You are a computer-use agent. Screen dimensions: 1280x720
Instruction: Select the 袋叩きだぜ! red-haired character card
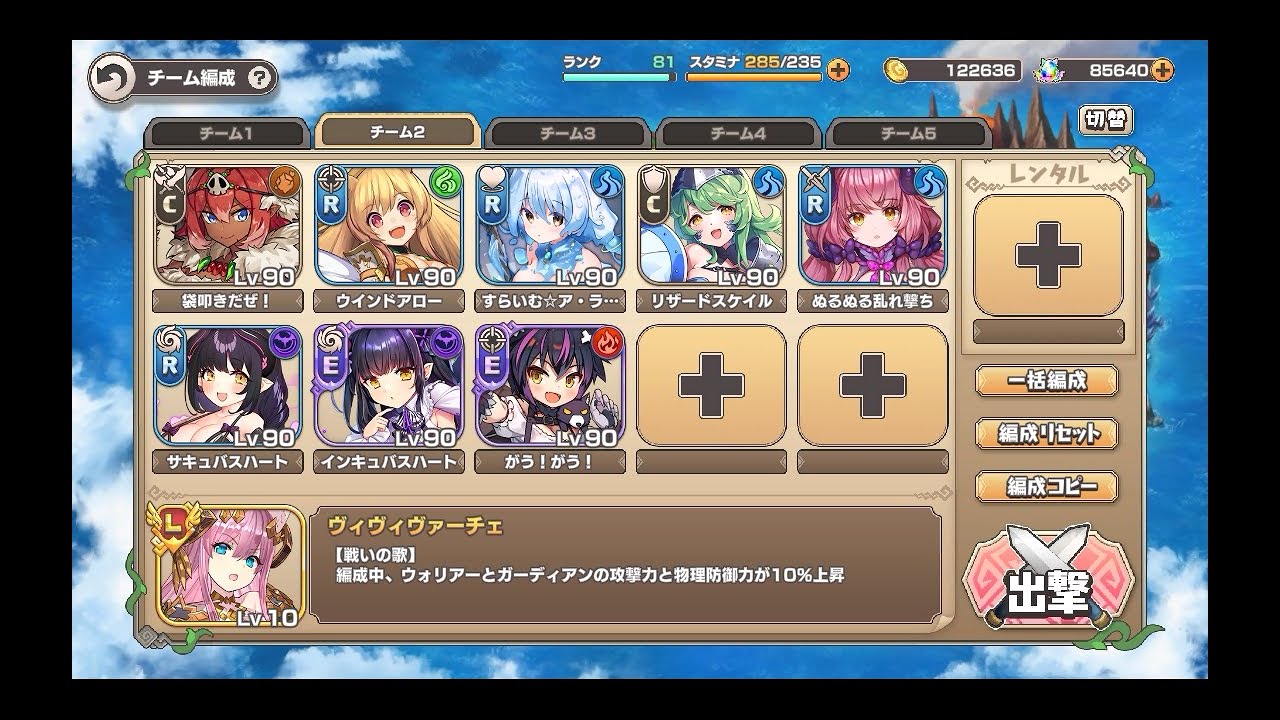[228, 226]
